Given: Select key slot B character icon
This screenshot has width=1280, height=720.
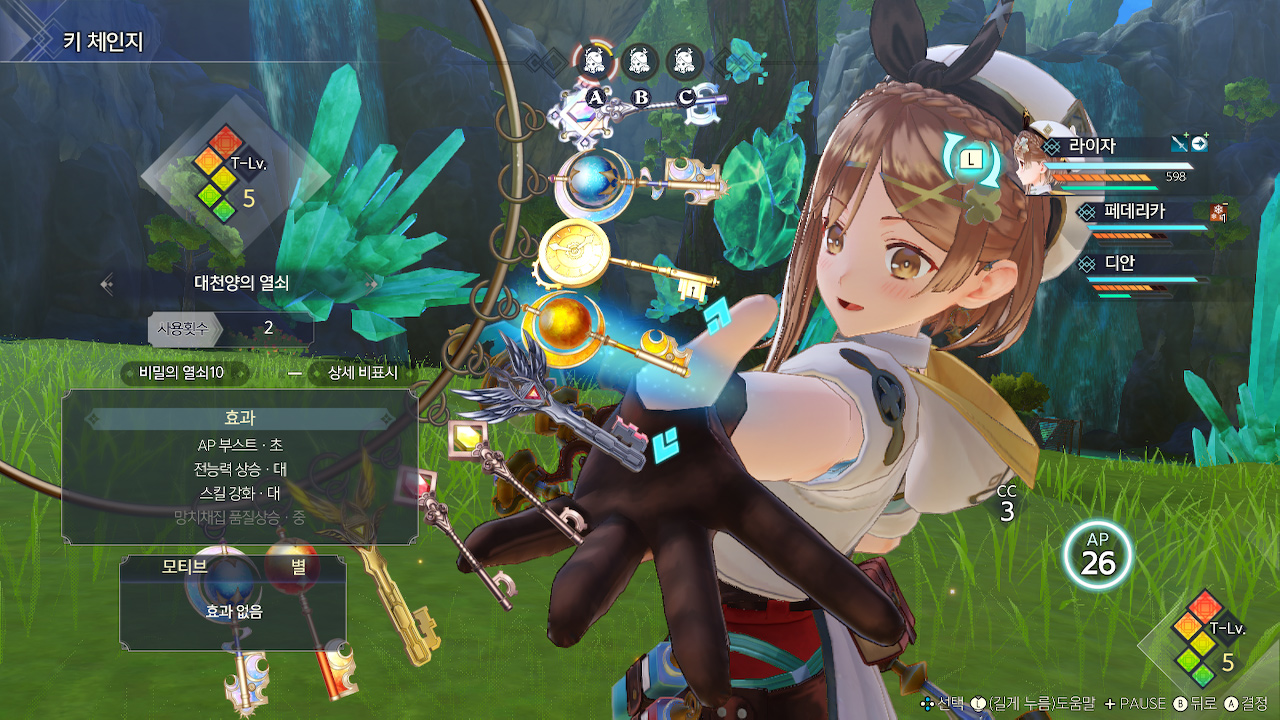Looking at the screenshot, I should tap(640, 62).
